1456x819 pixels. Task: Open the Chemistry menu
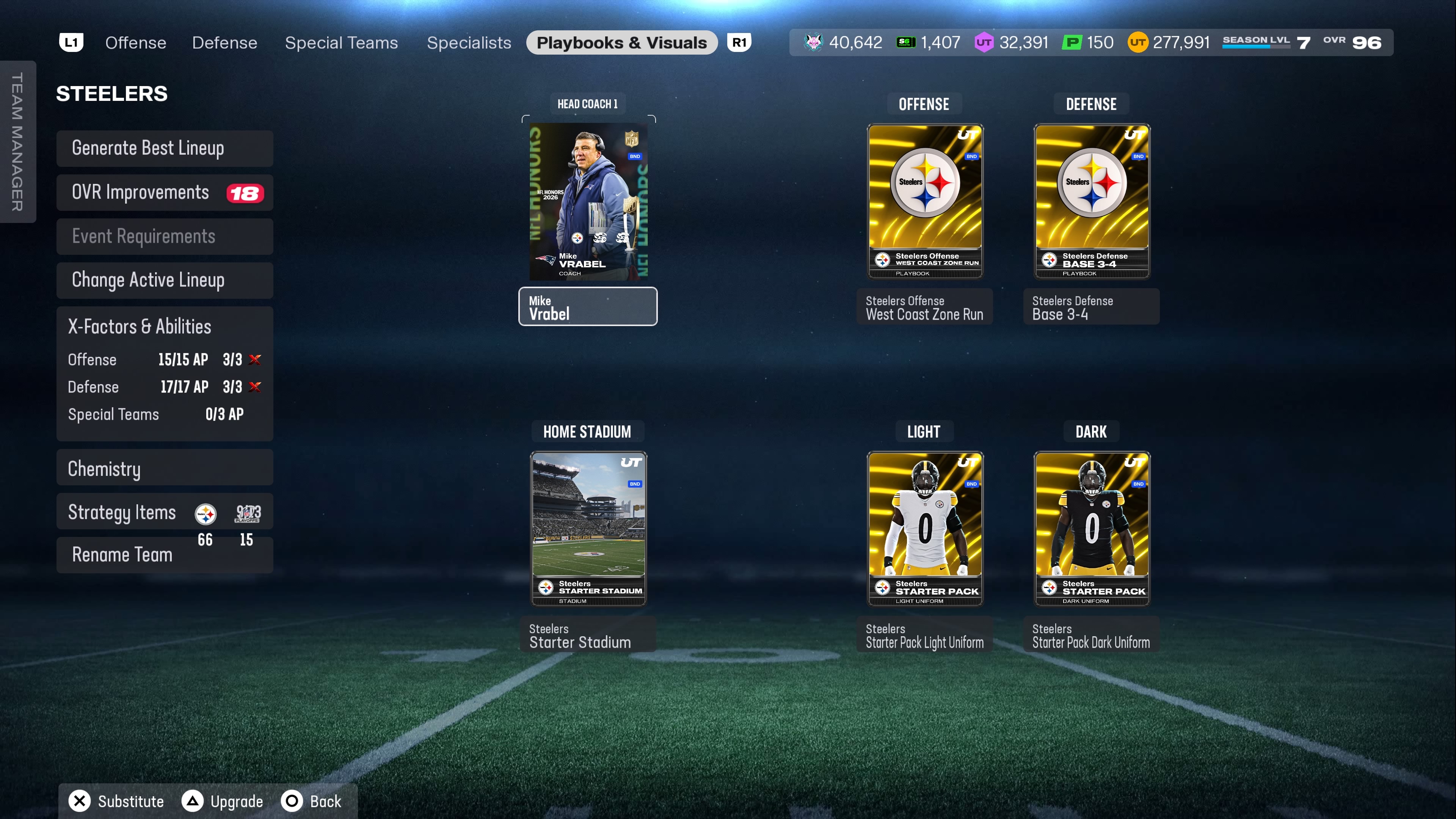point(165,469)
